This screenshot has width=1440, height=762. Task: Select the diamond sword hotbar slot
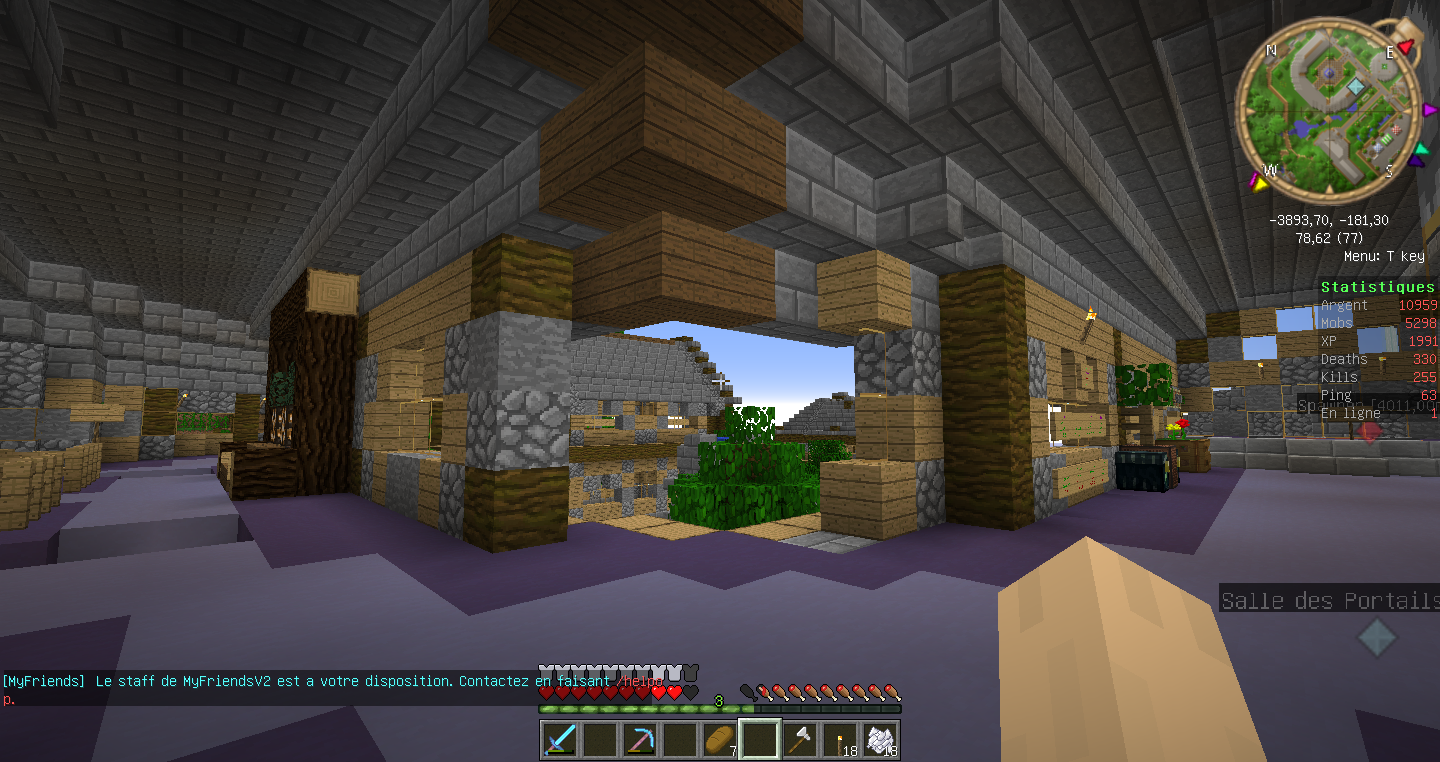(559, 740)
